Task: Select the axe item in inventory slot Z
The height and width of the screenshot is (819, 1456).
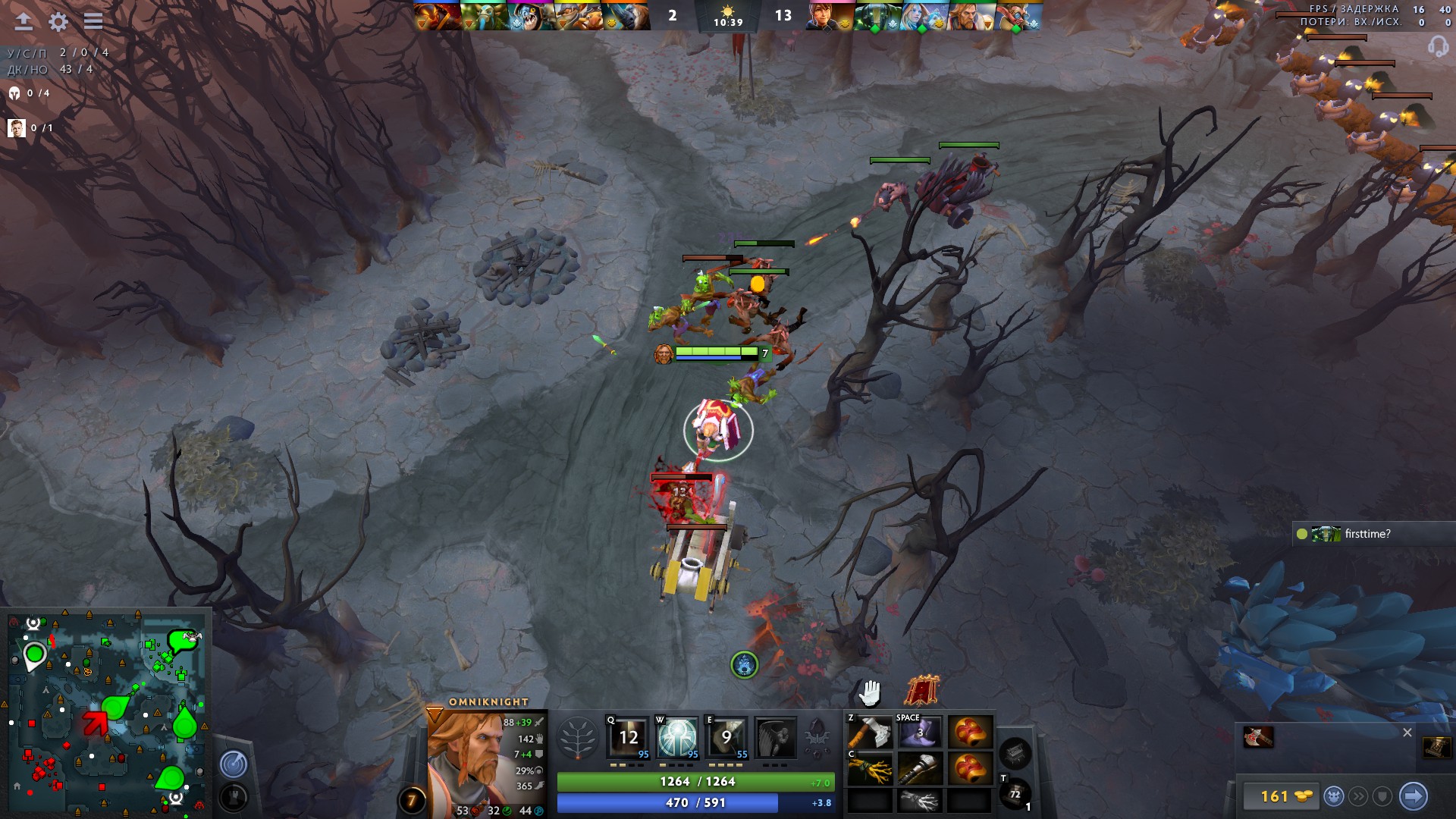Action: click(x=871, y=730)
